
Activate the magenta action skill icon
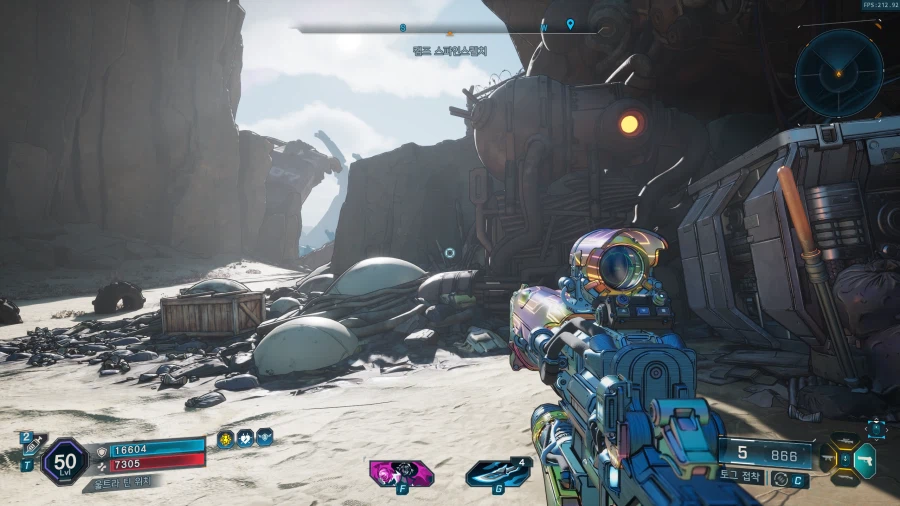pyautogui.click(x=401, y=471)
